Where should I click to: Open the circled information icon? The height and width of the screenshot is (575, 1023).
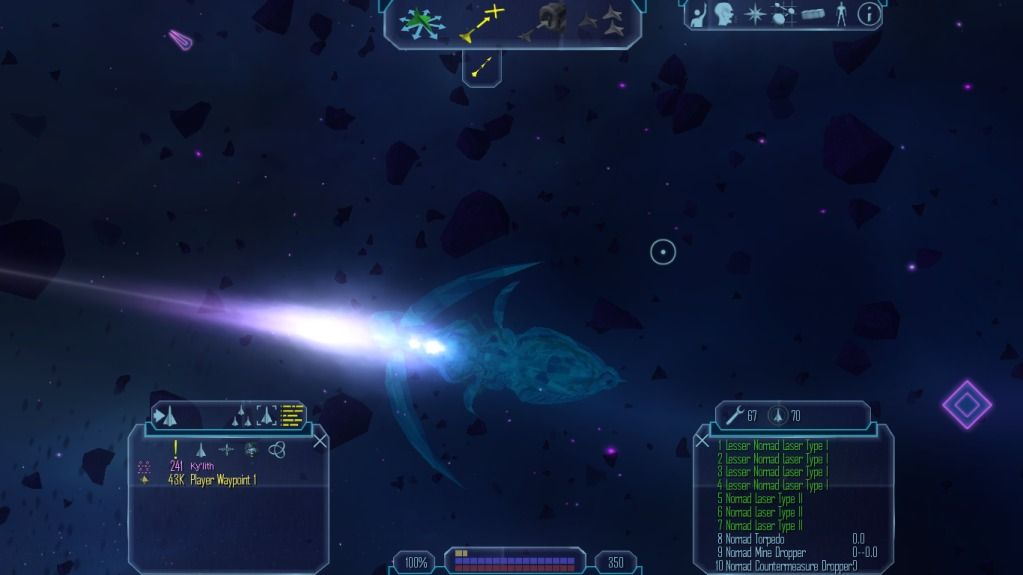[870, 14]
